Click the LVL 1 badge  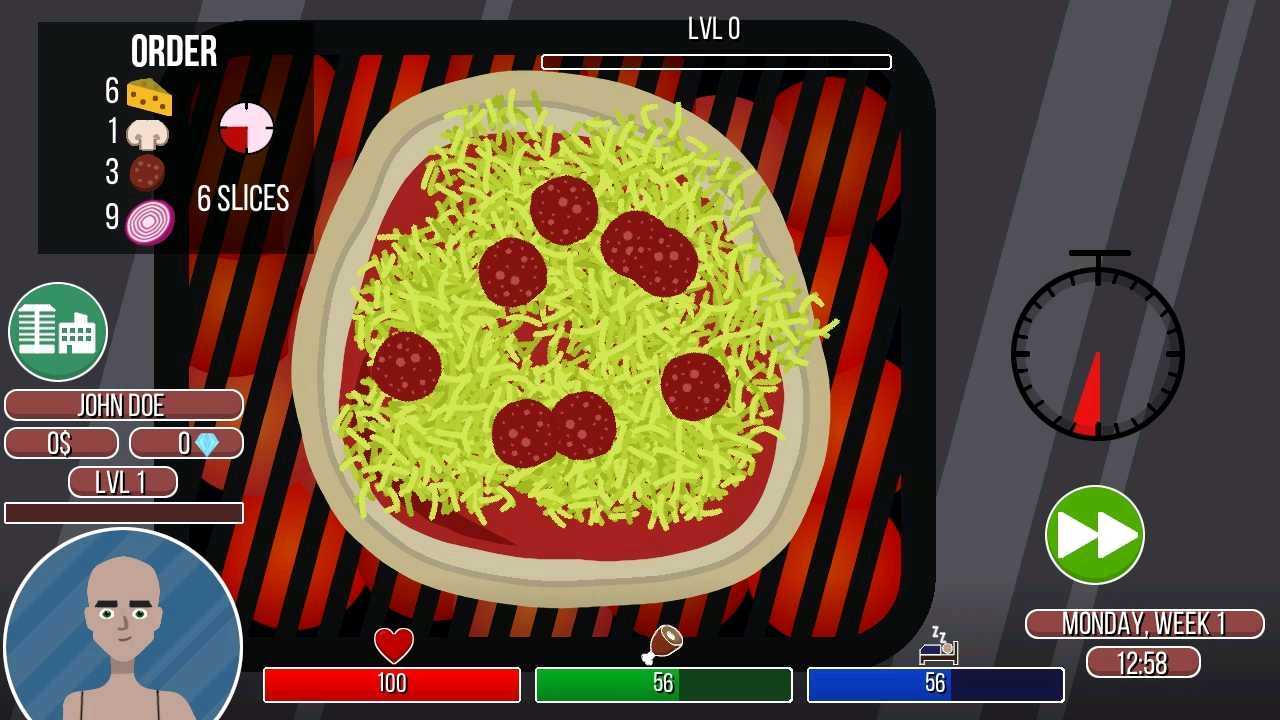coord(123,481)
